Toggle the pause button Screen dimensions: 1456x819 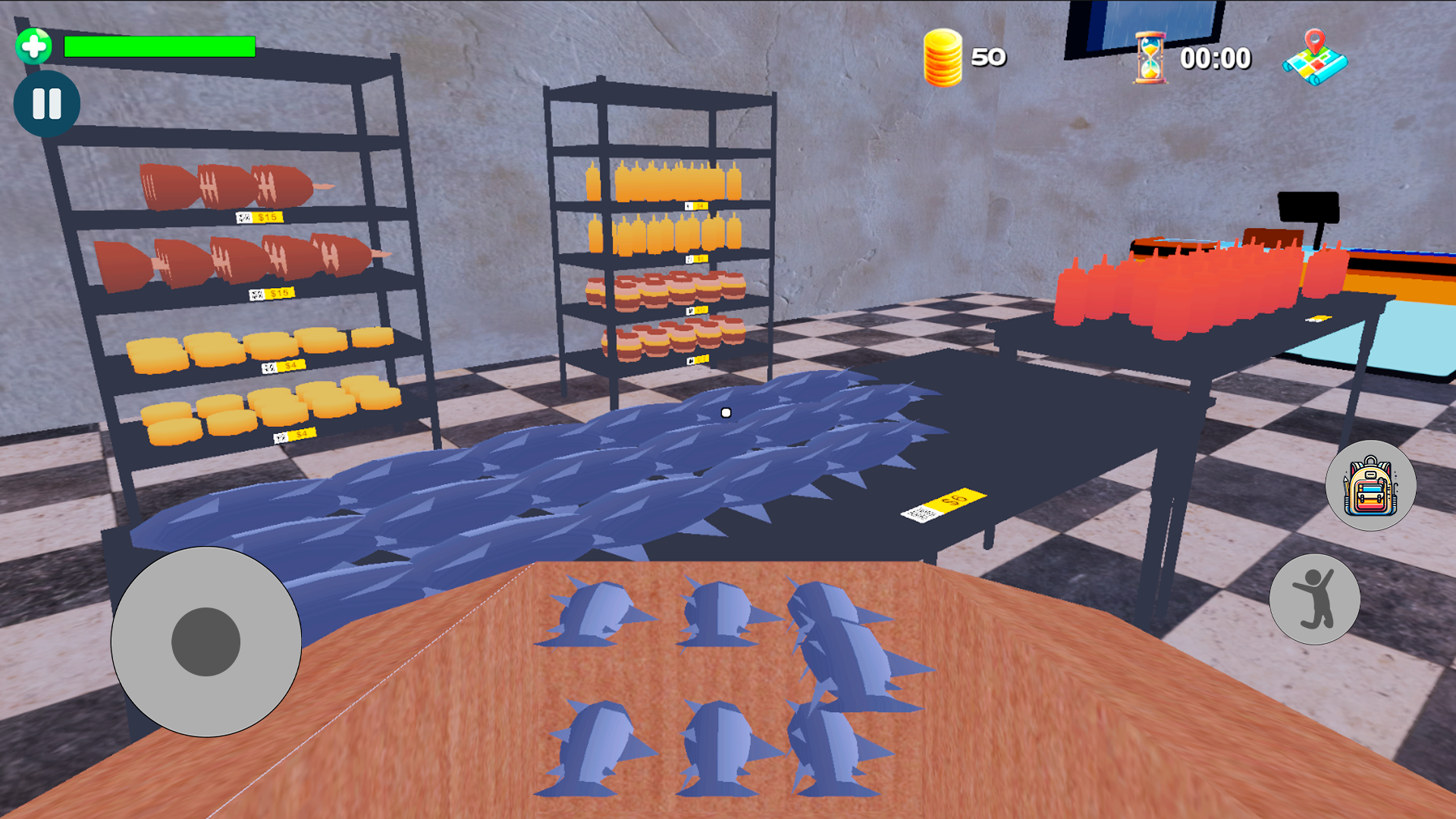coord(47,104)
